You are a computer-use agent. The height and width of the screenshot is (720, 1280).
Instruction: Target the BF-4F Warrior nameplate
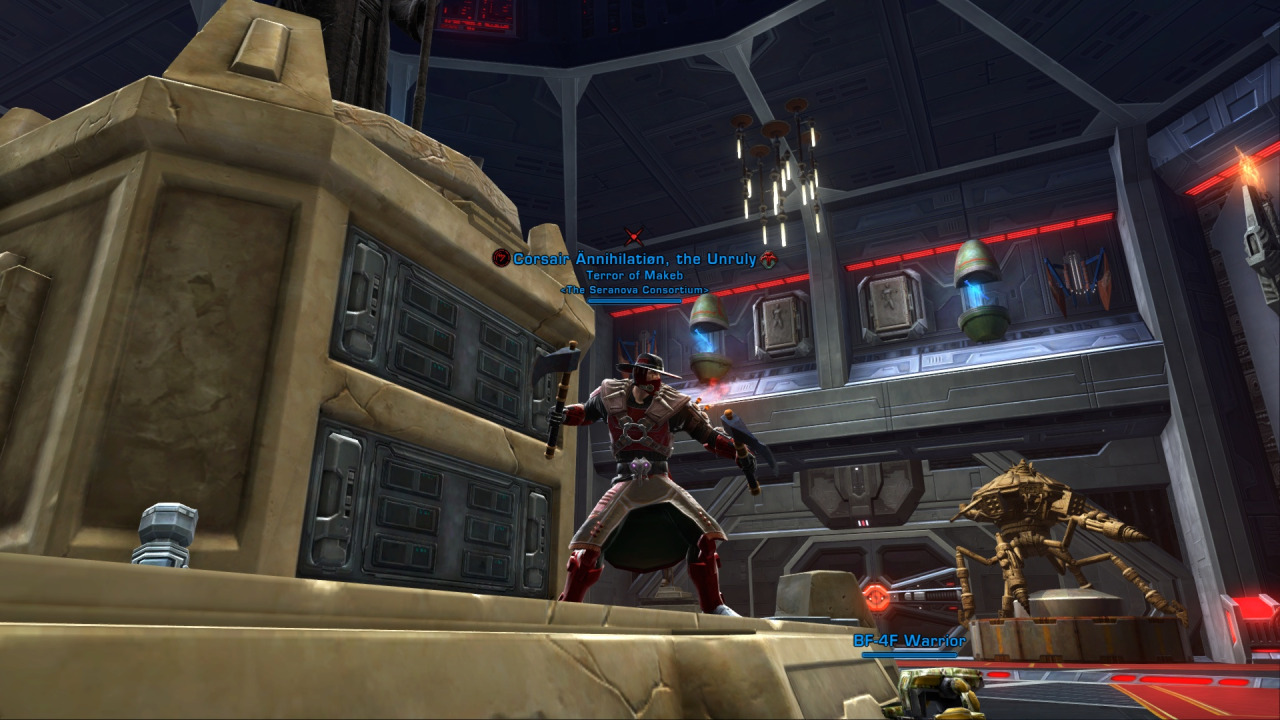[x=909, y=641]
